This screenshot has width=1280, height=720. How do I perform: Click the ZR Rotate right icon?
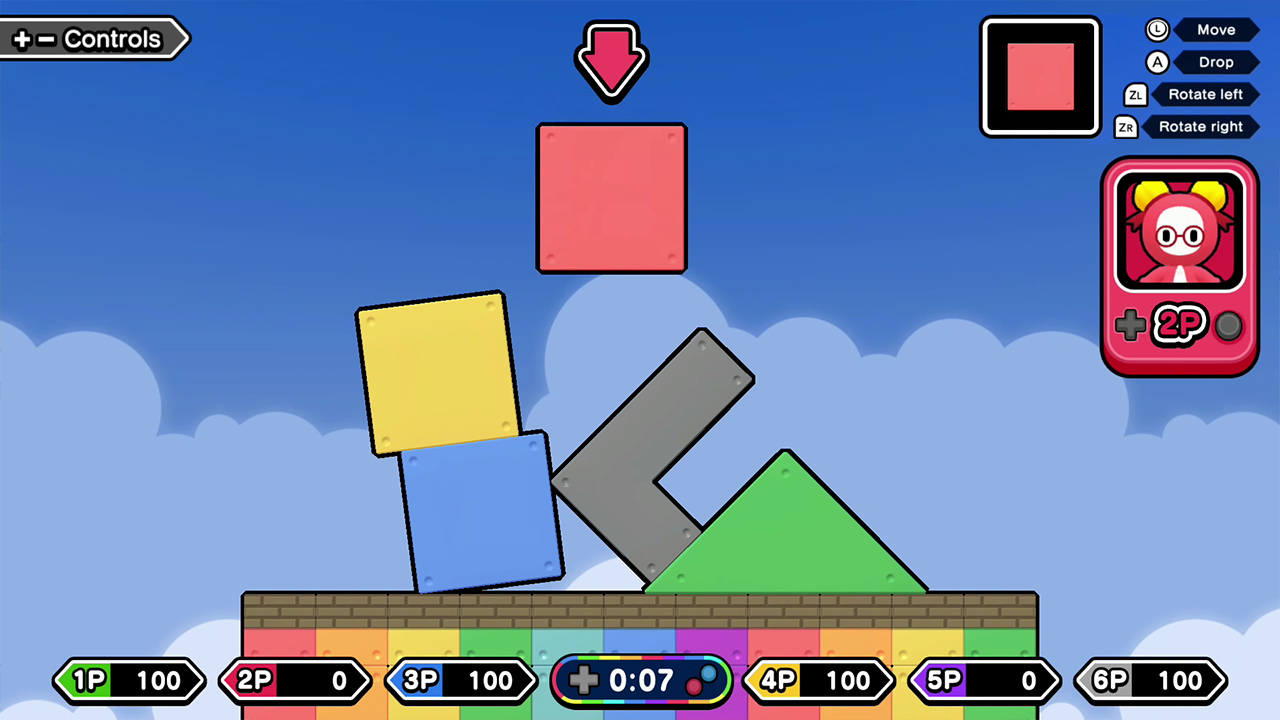(1126, 126)
